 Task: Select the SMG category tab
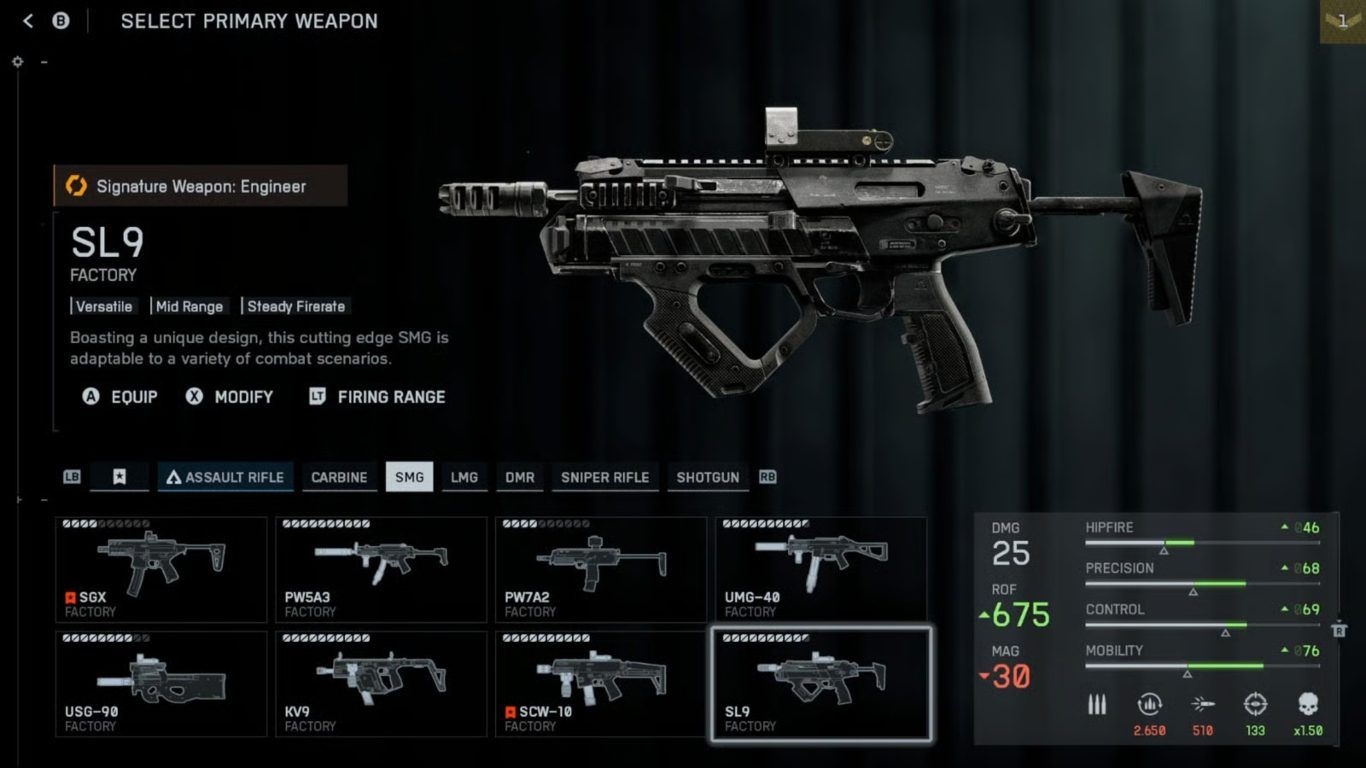click(x=409, y=477)
